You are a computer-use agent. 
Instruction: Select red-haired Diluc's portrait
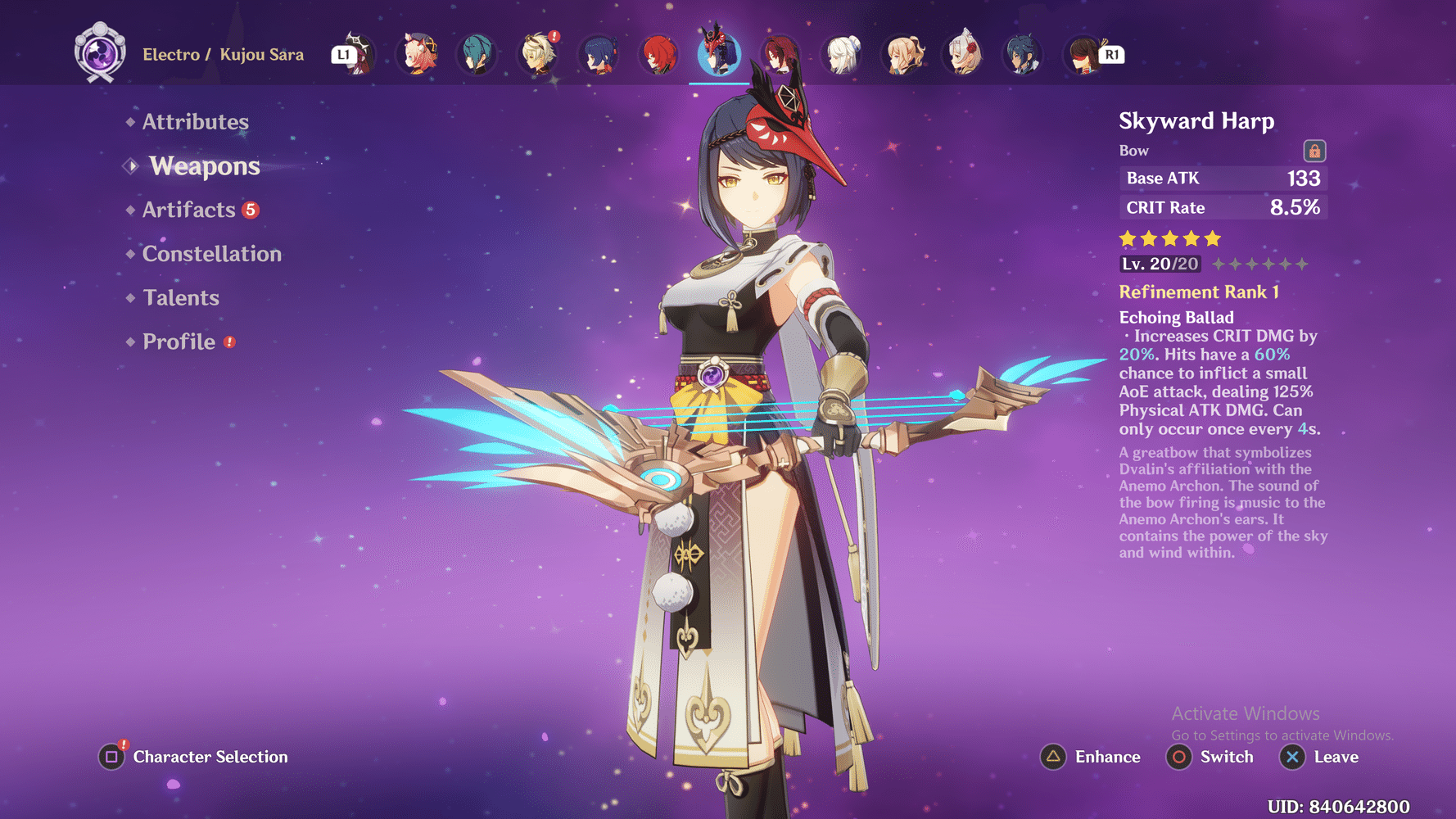tap(659, 54)
